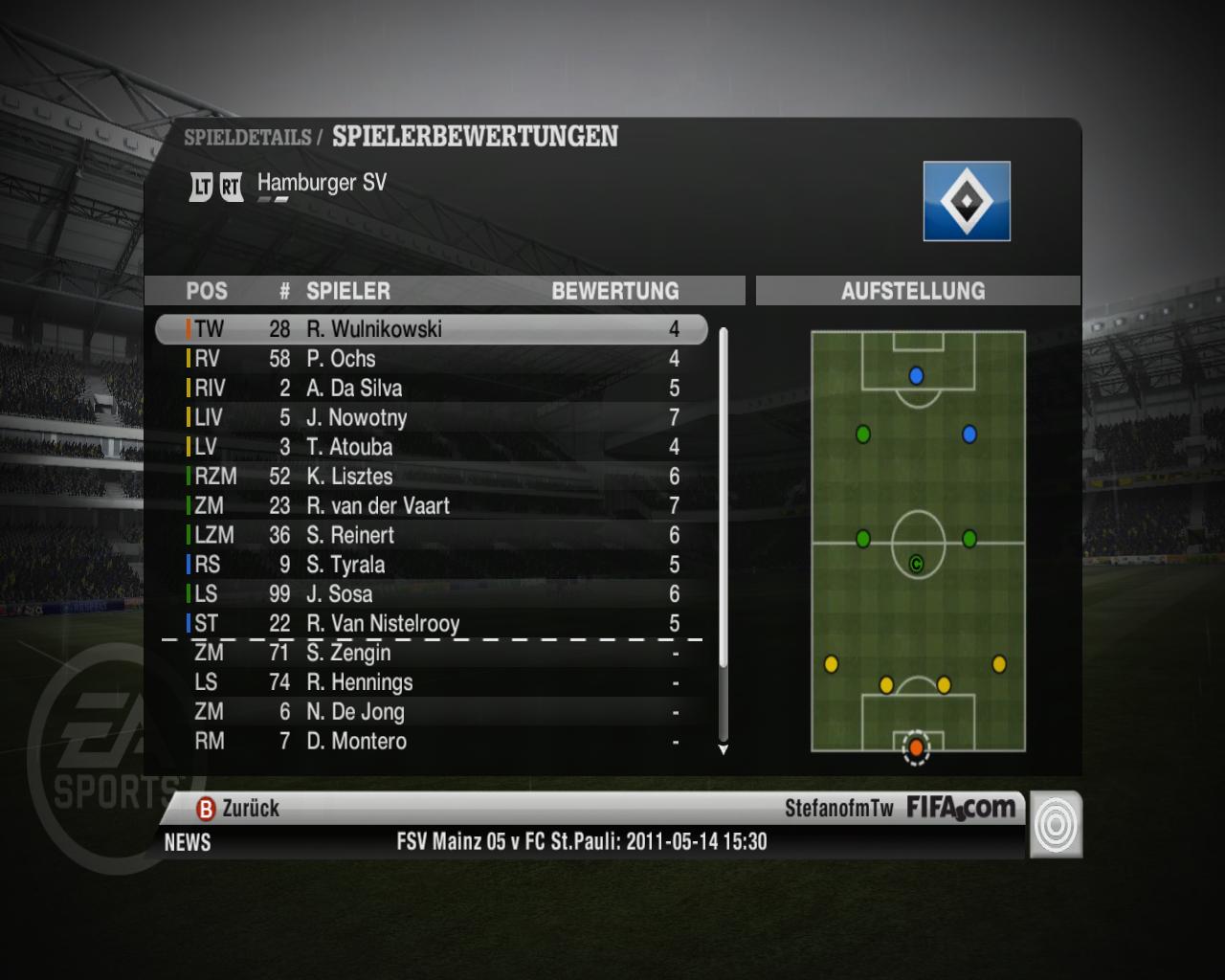1225x980 pixels.
Task: Pick J. Nowotny from the player list
Action: tap(431, 418)
